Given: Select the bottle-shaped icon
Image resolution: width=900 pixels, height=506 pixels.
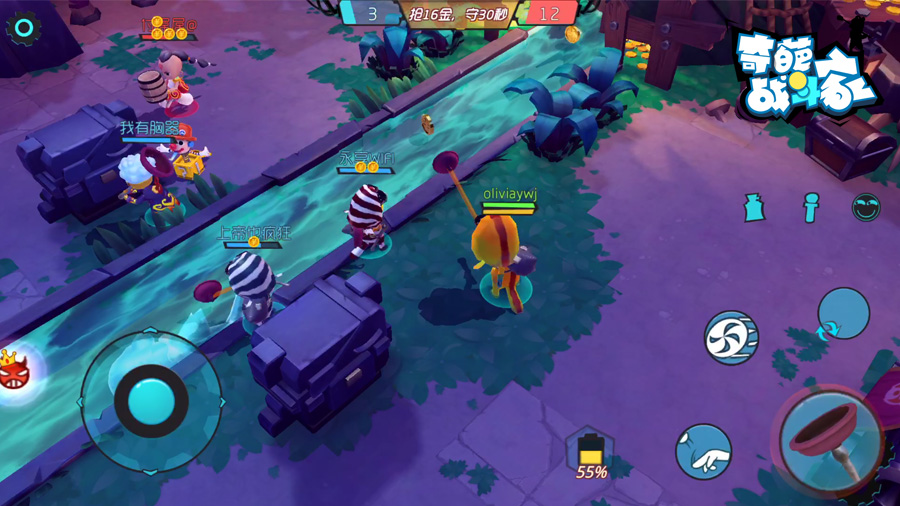Looking at the screenshot, I should pyautogui.click(x=755, y=207).
